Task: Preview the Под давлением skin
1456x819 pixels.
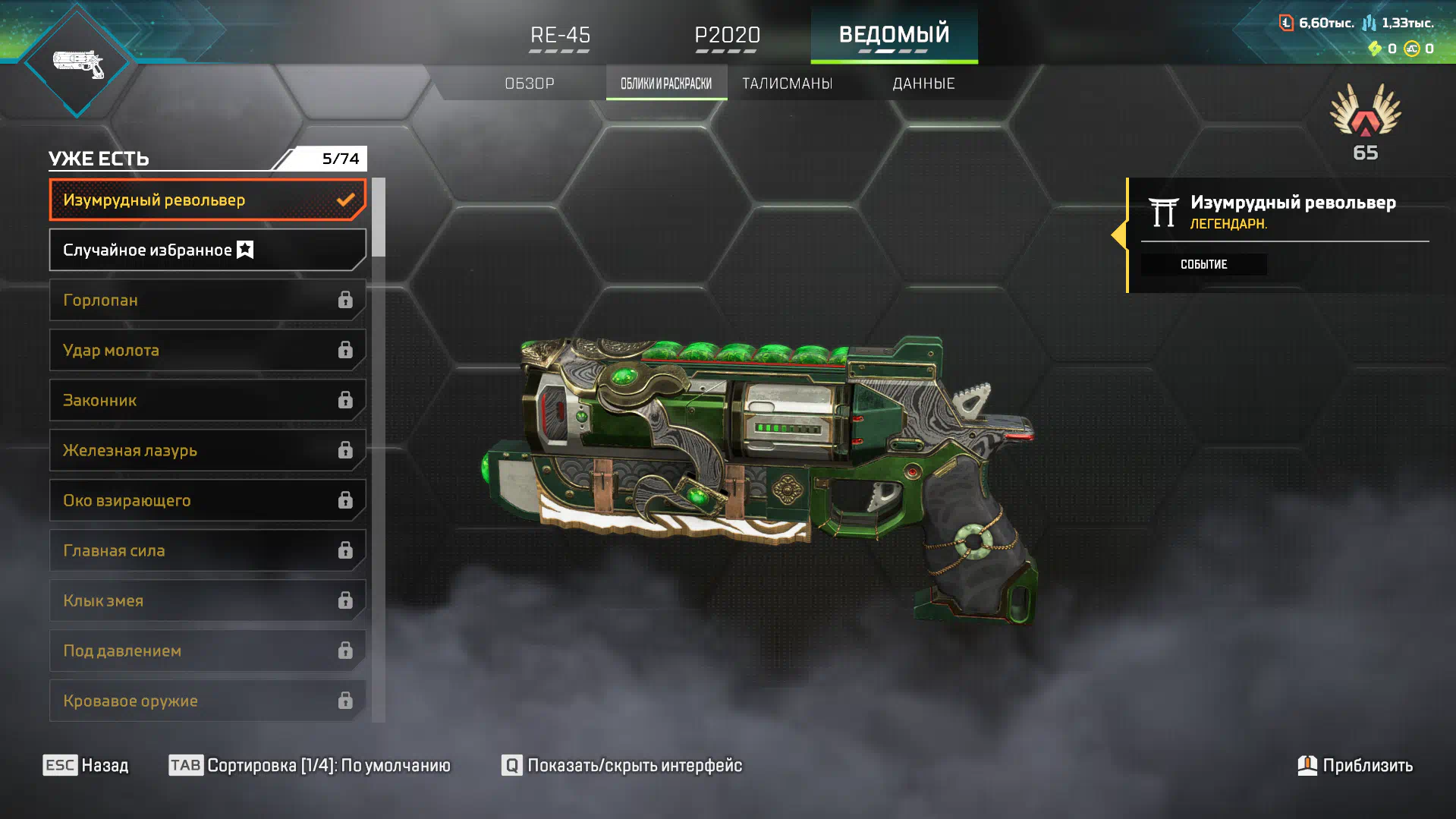Action: pos(207,651)
